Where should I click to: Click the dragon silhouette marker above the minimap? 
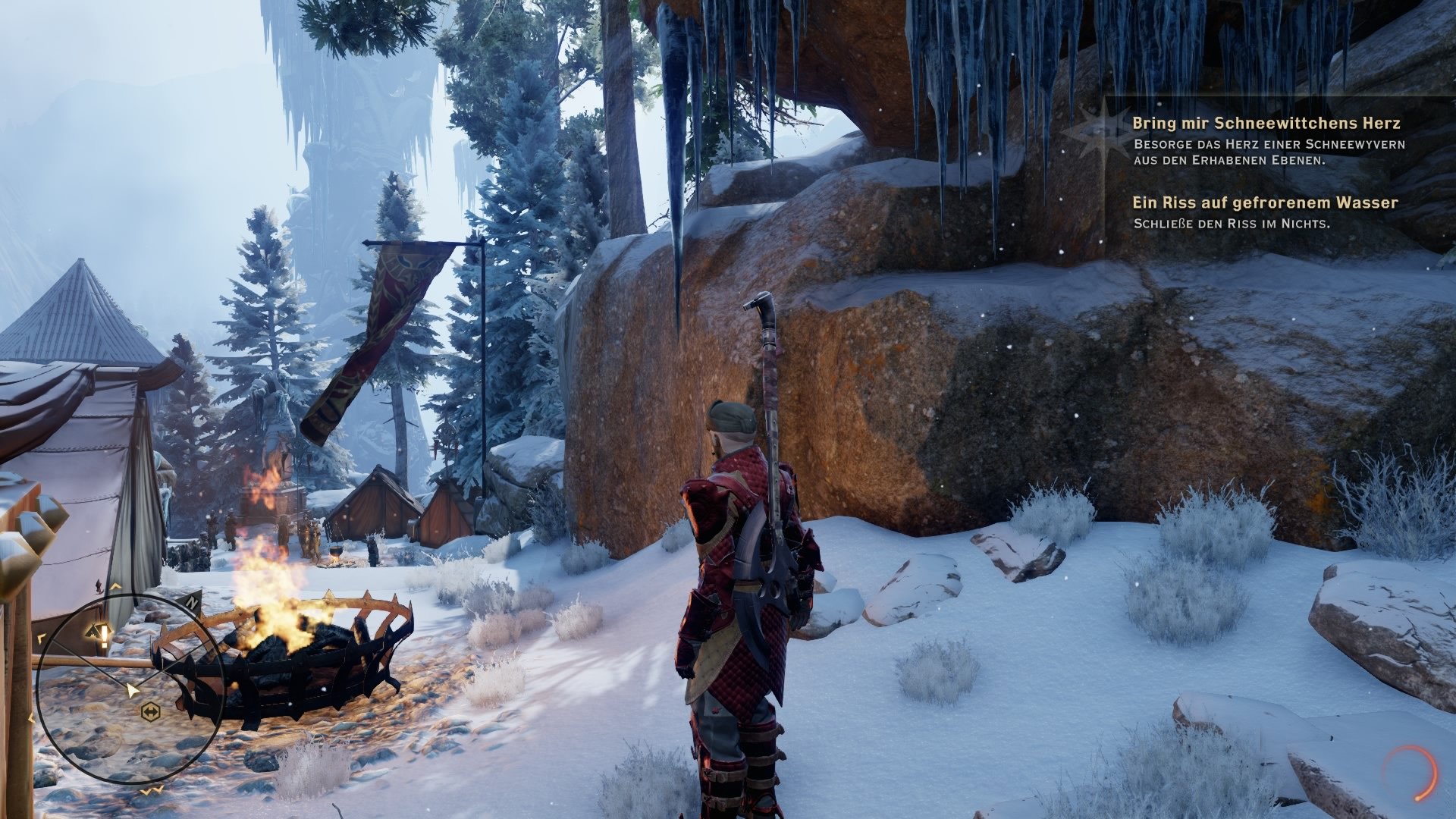tap(98, 585)
